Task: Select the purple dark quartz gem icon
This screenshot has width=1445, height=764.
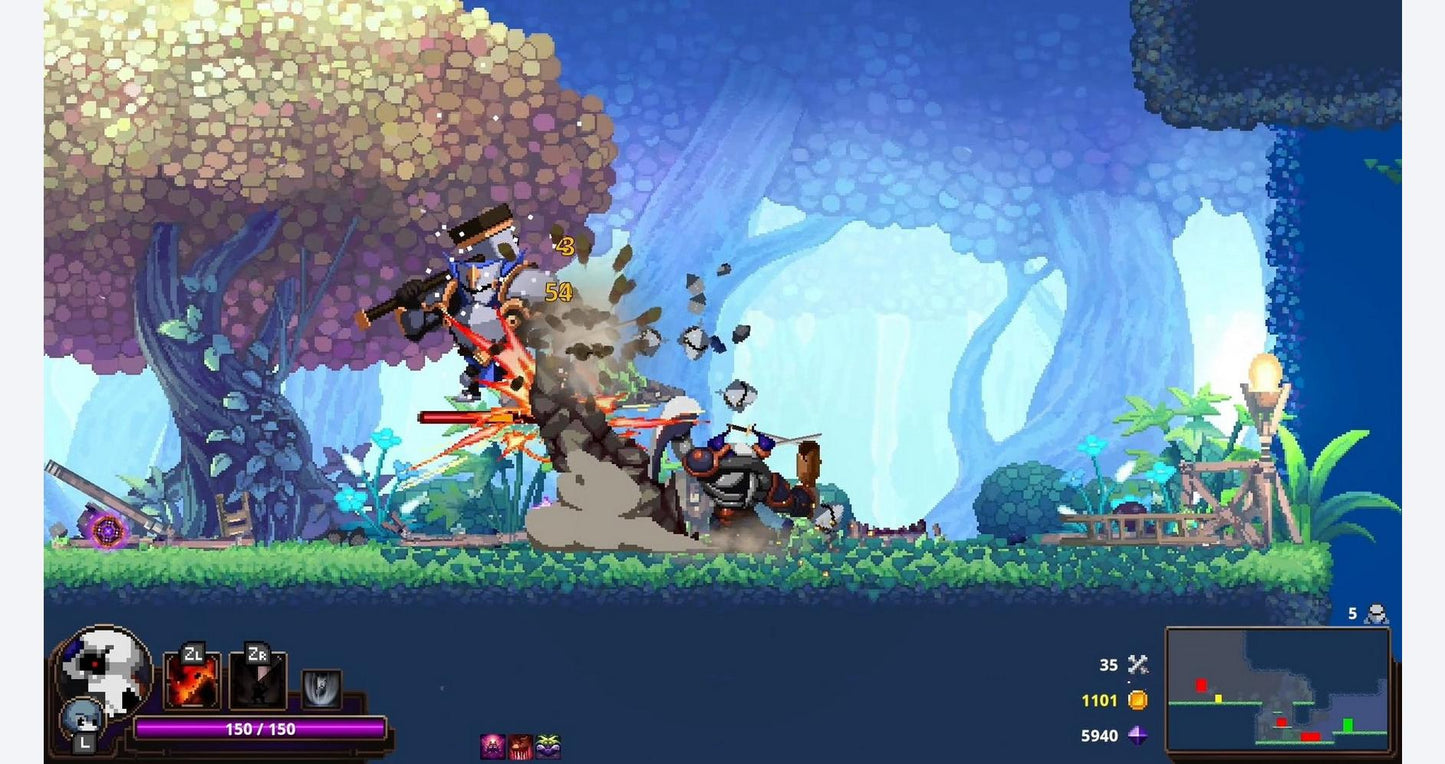Action: [x=1137, y=735]
